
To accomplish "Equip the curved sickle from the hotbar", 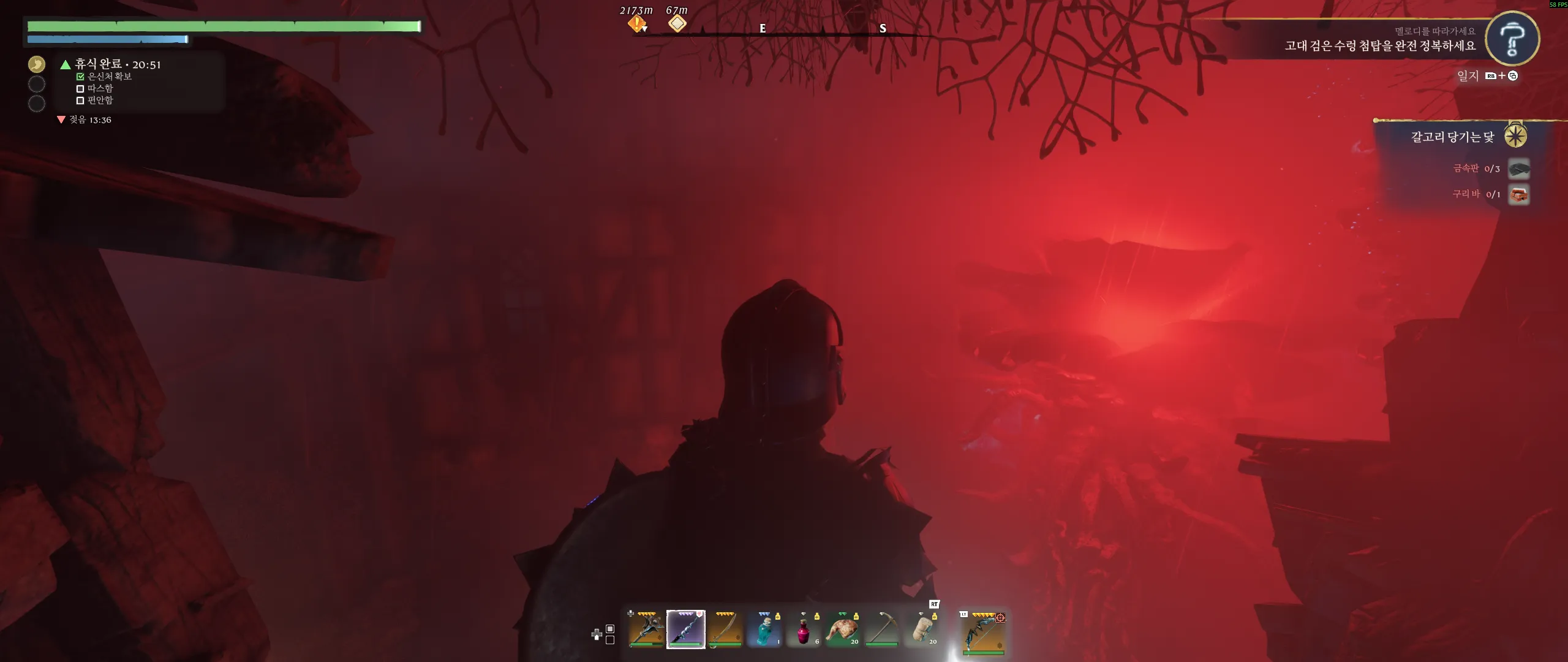I will [725, 630].
